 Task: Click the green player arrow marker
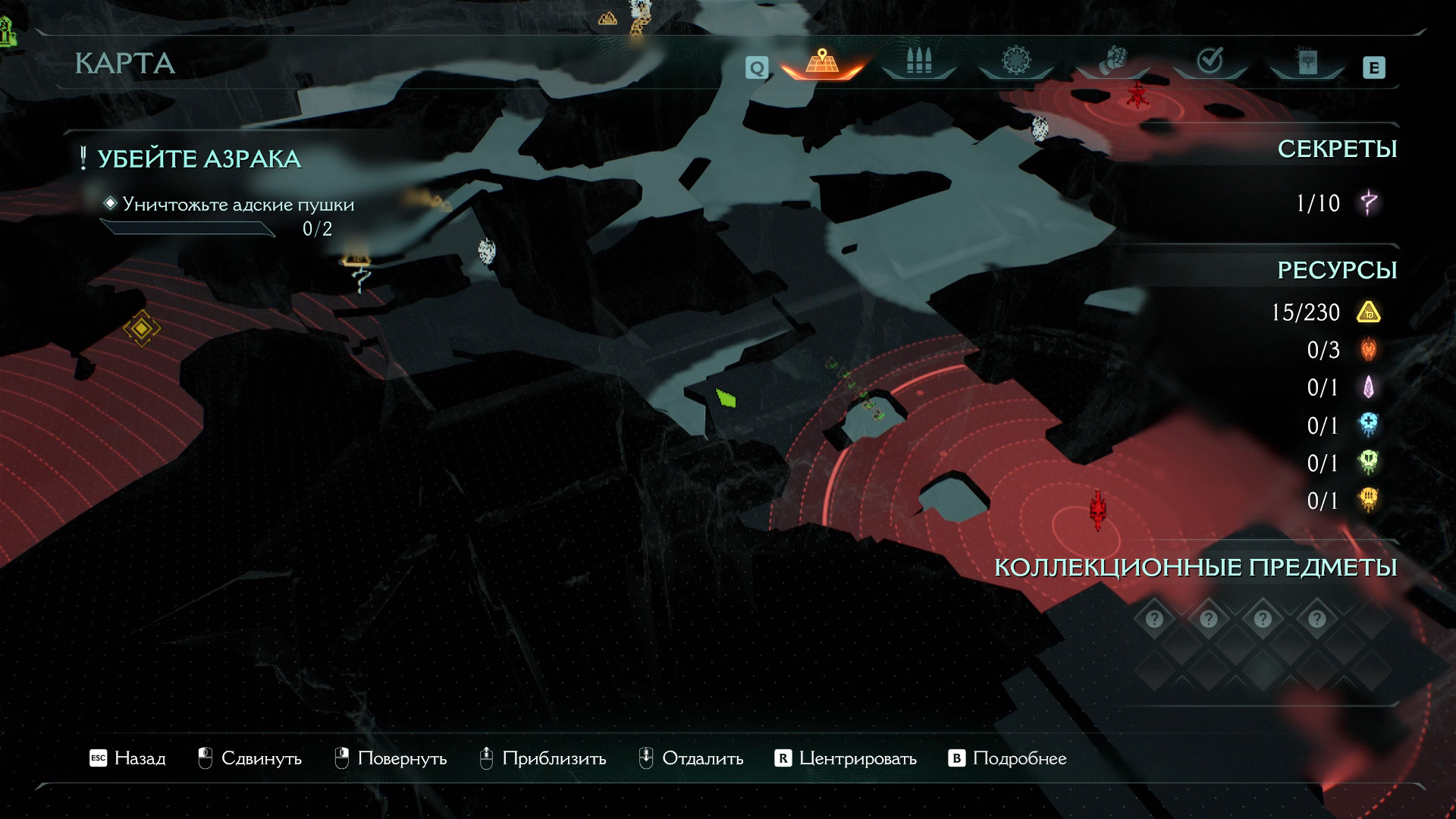726,397
